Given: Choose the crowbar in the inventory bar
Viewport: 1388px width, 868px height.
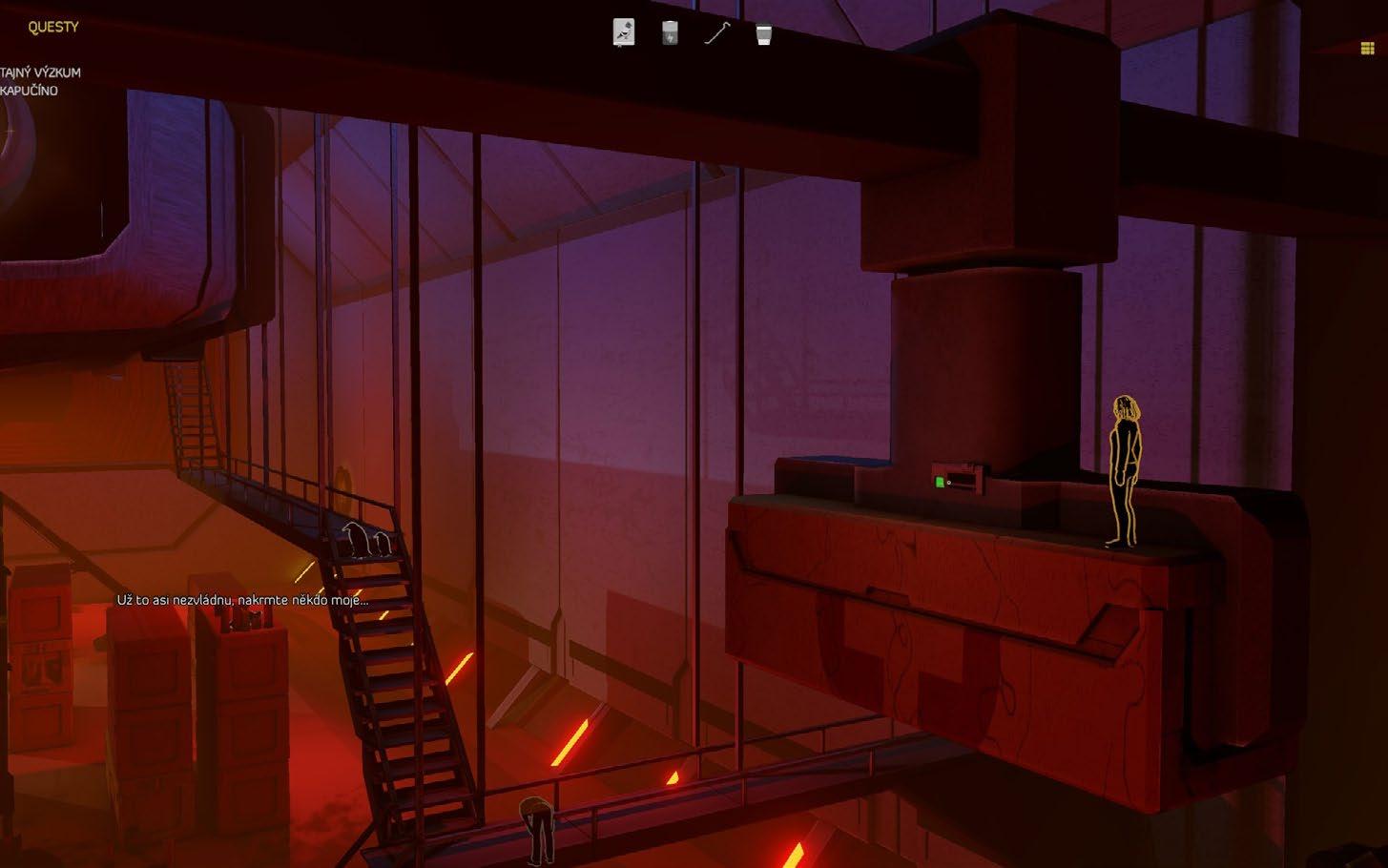Looking at the screenshot, I should coord(716,33).
